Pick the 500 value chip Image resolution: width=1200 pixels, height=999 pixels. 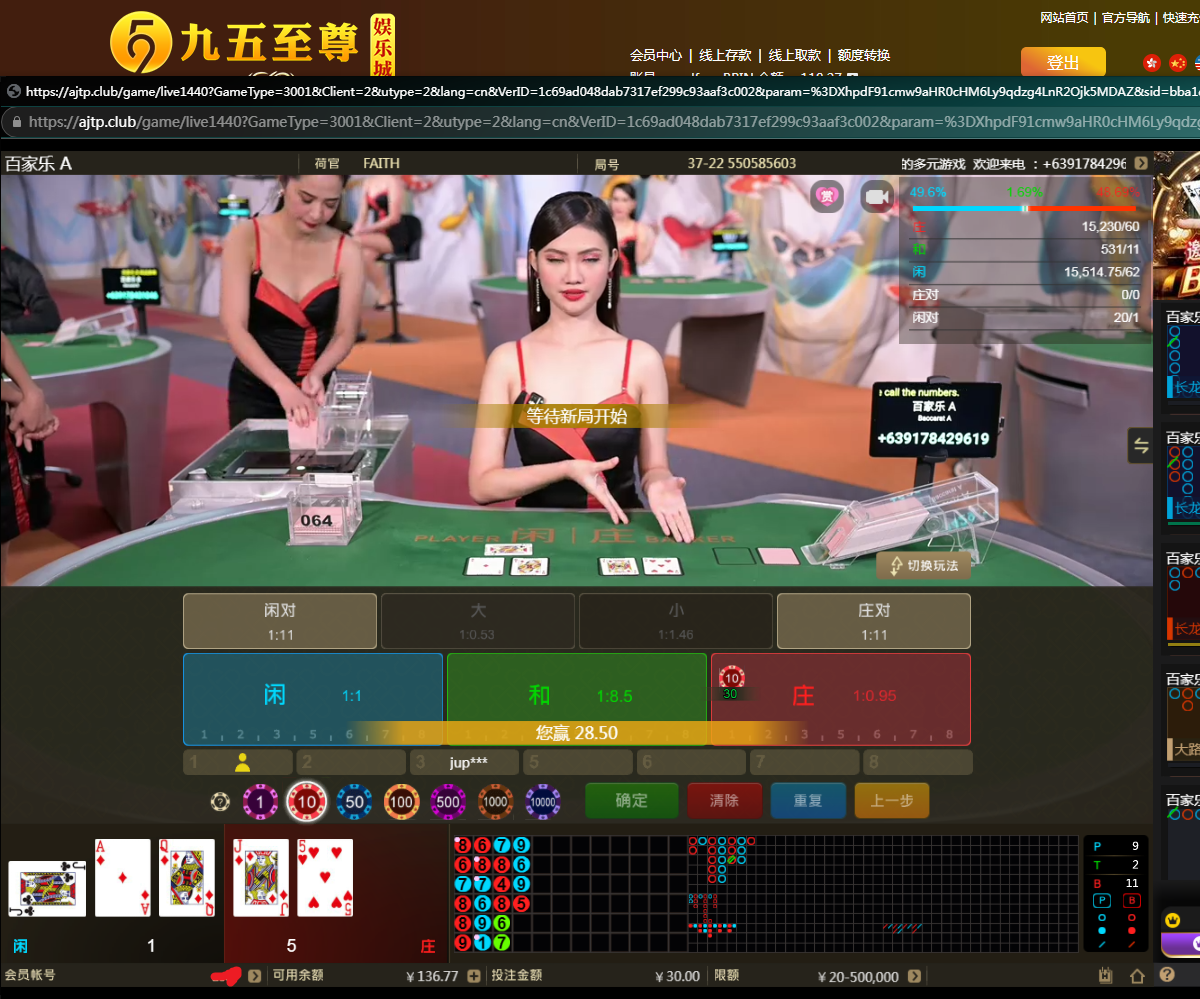(x=448, y=801)
